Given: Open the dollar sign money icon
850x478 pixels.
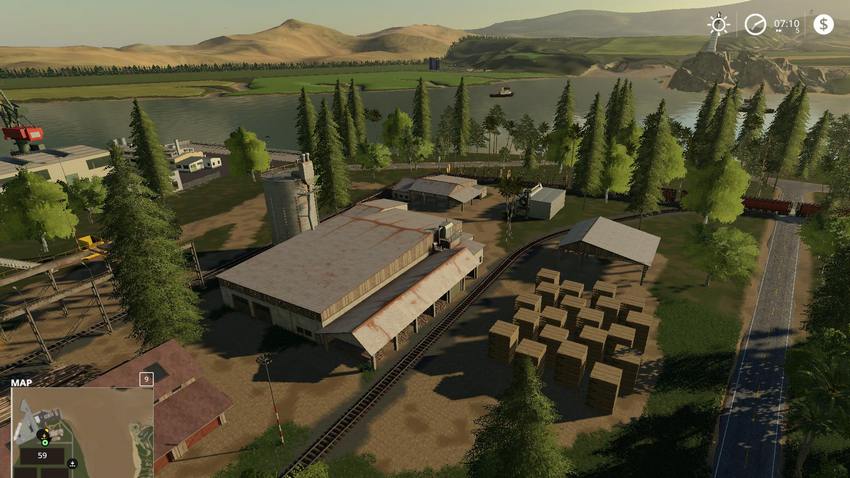Looking at the screenshot, I should point(823,24).
